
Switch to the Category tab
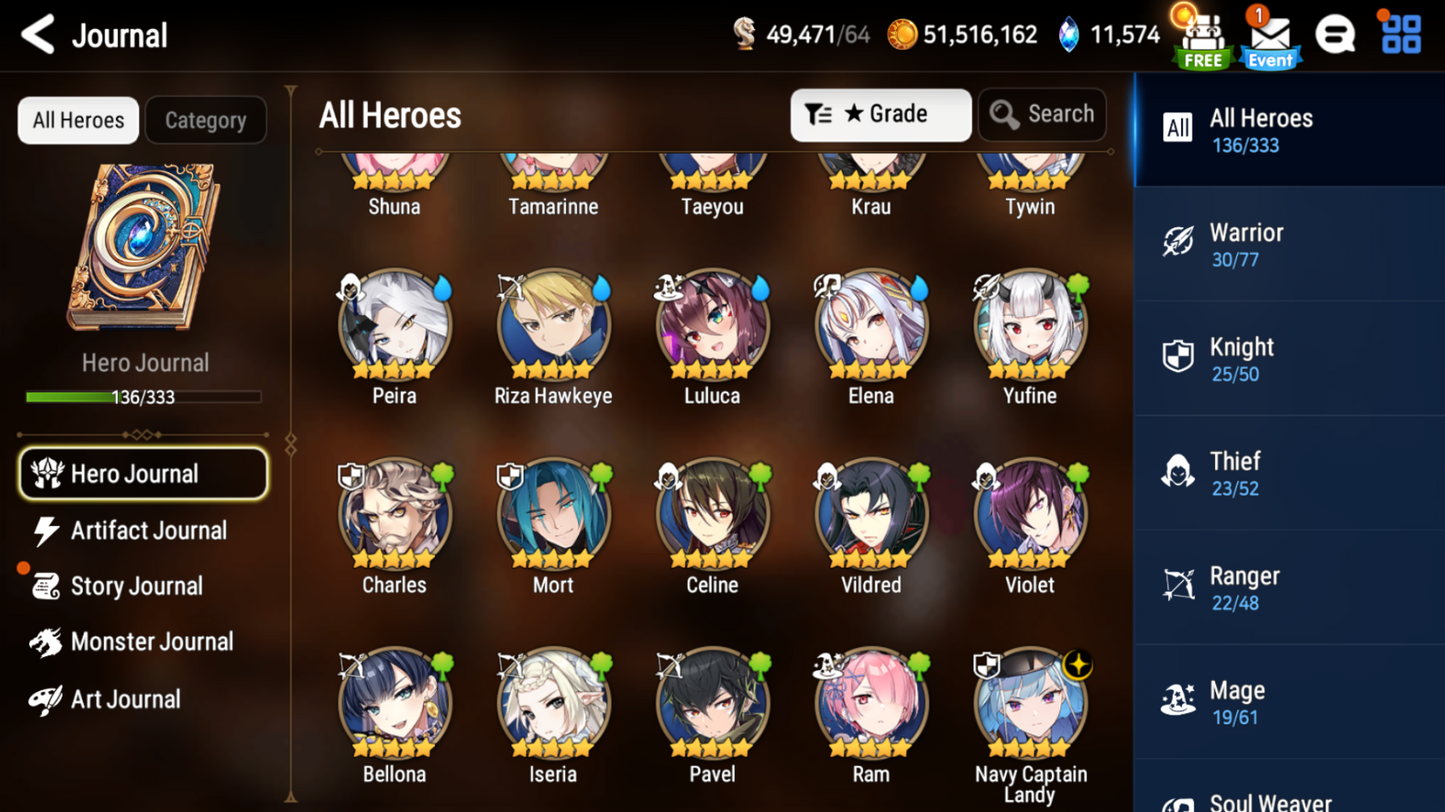205,121
